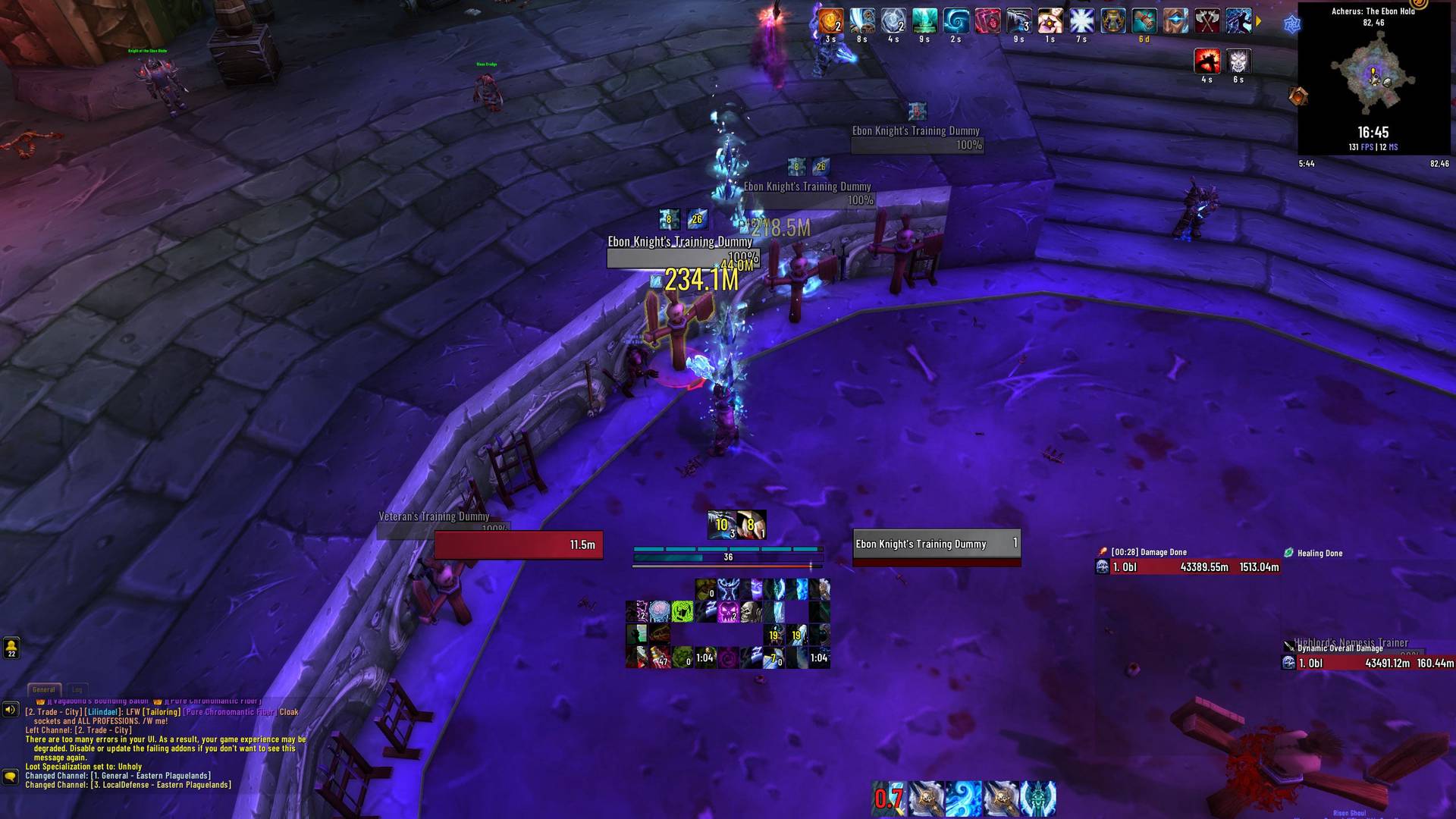Screen dimensions: 1456x819
Task: Click the hourglass trinket buff icon
Action: [1112, 20]
